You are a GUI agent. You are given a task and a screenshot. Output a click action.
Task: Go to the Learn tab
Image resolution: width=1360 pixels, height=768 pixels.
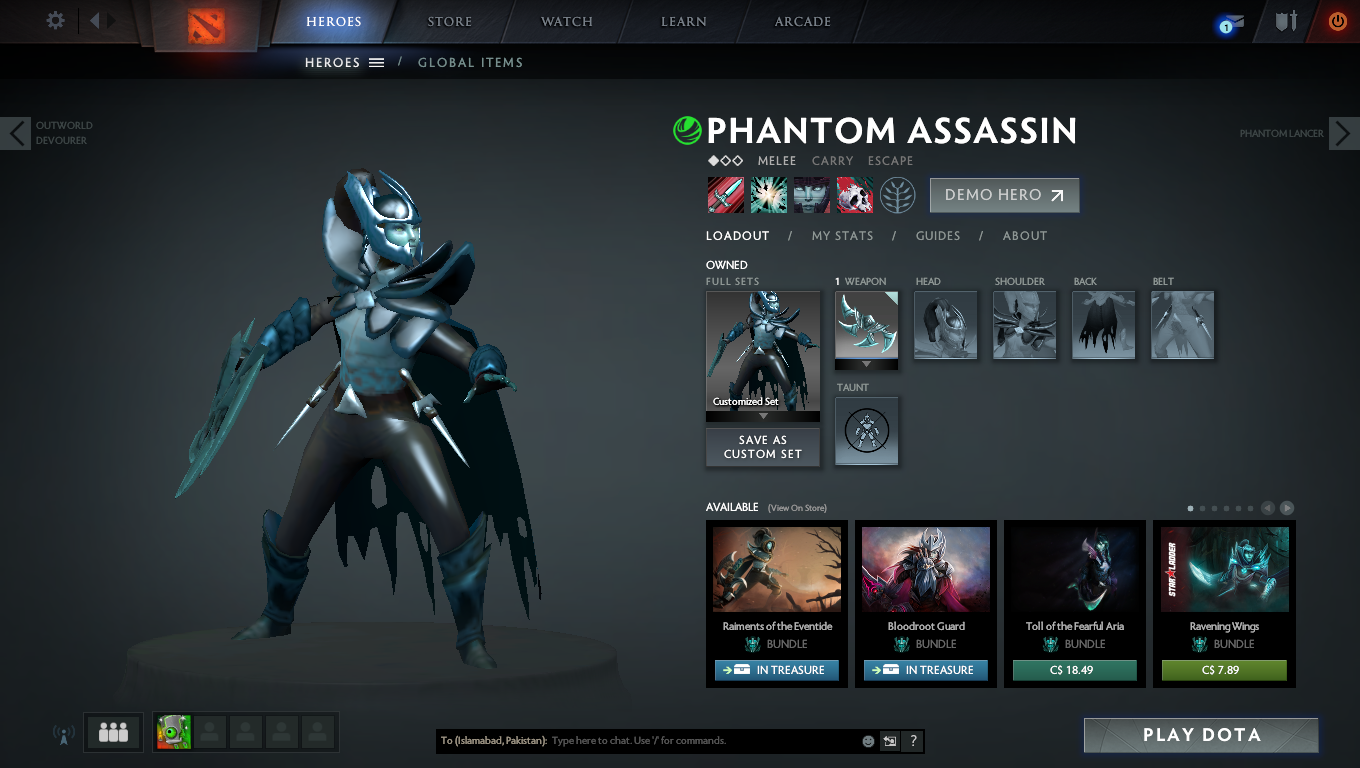click(684, 22)
